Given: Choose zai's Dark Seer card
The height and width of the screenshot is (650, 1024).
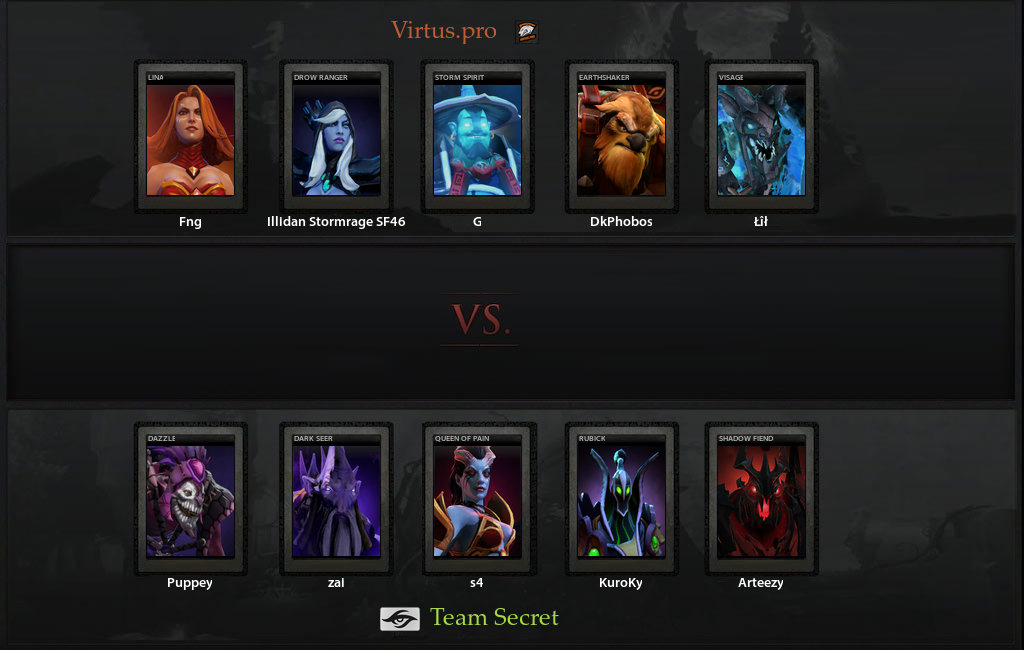Looking at the screenshot, I should pyautogui.click(x=336, y=499).
